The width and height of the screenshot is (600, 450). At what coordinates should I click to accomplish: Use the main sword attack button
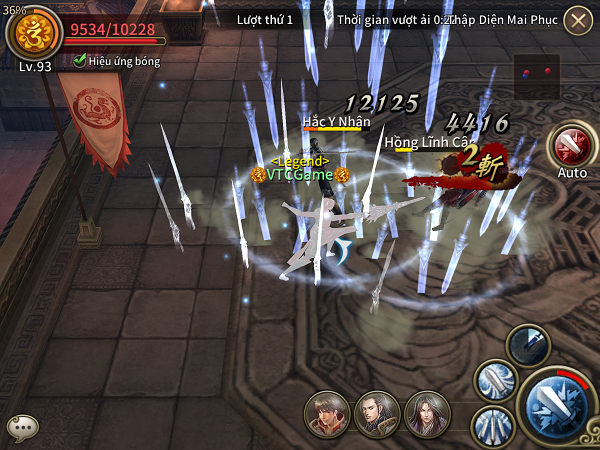(x=557, y=406)
